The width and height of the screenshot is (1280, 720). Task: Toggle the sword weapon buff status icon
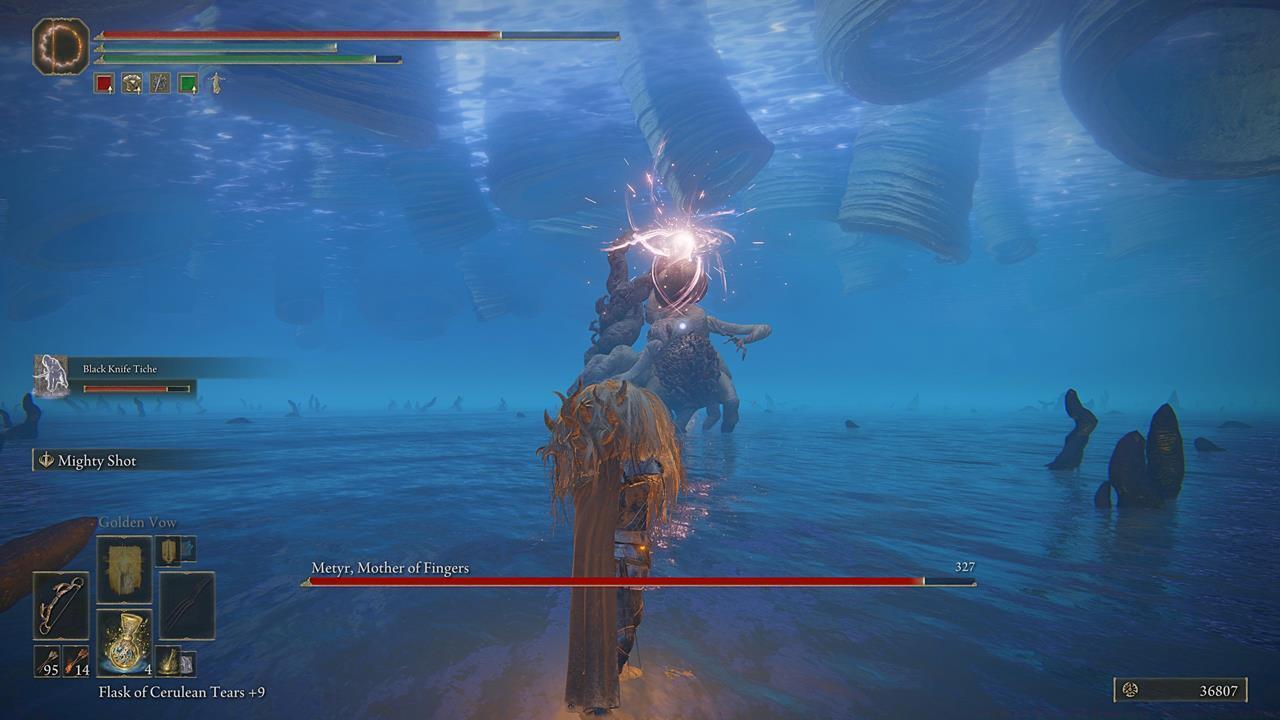(x=160, y=84)
